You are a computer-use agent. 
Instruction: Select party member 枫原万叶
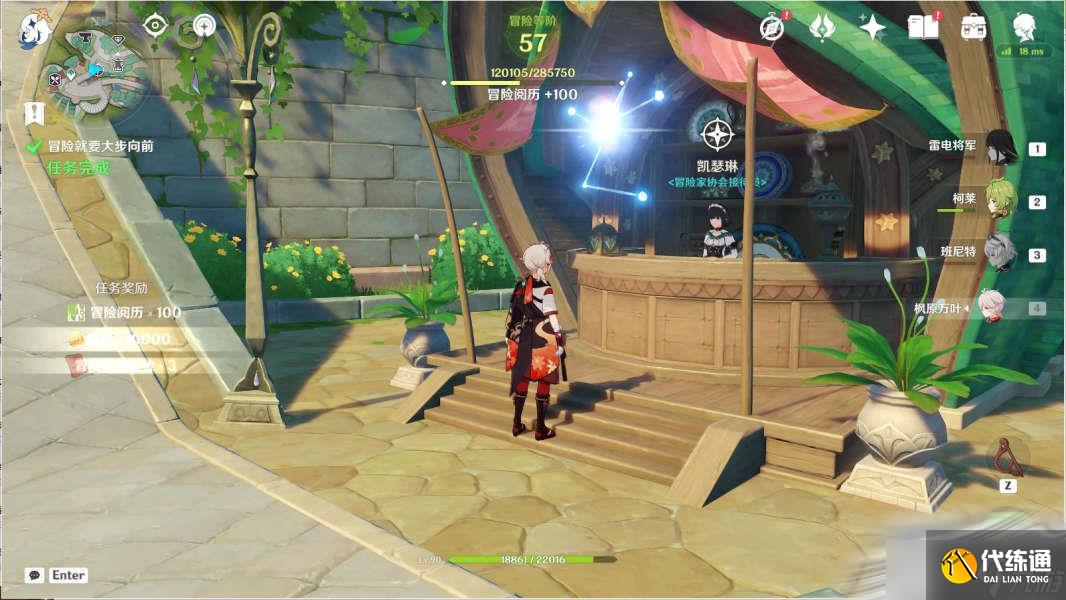pyautogui.click(x=1000, y=308)
